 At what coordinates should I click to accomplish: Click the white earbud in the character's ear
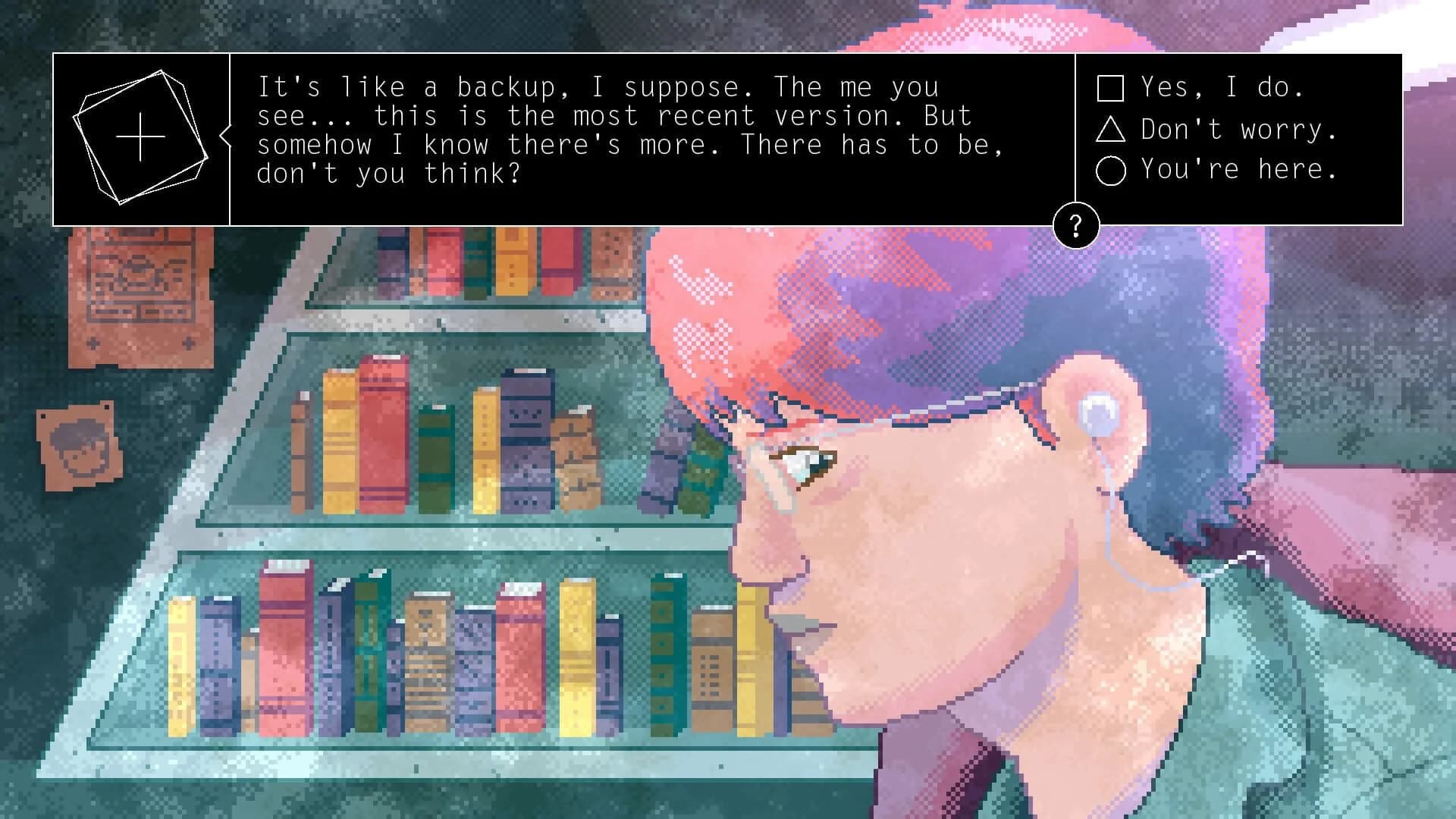1097,413
